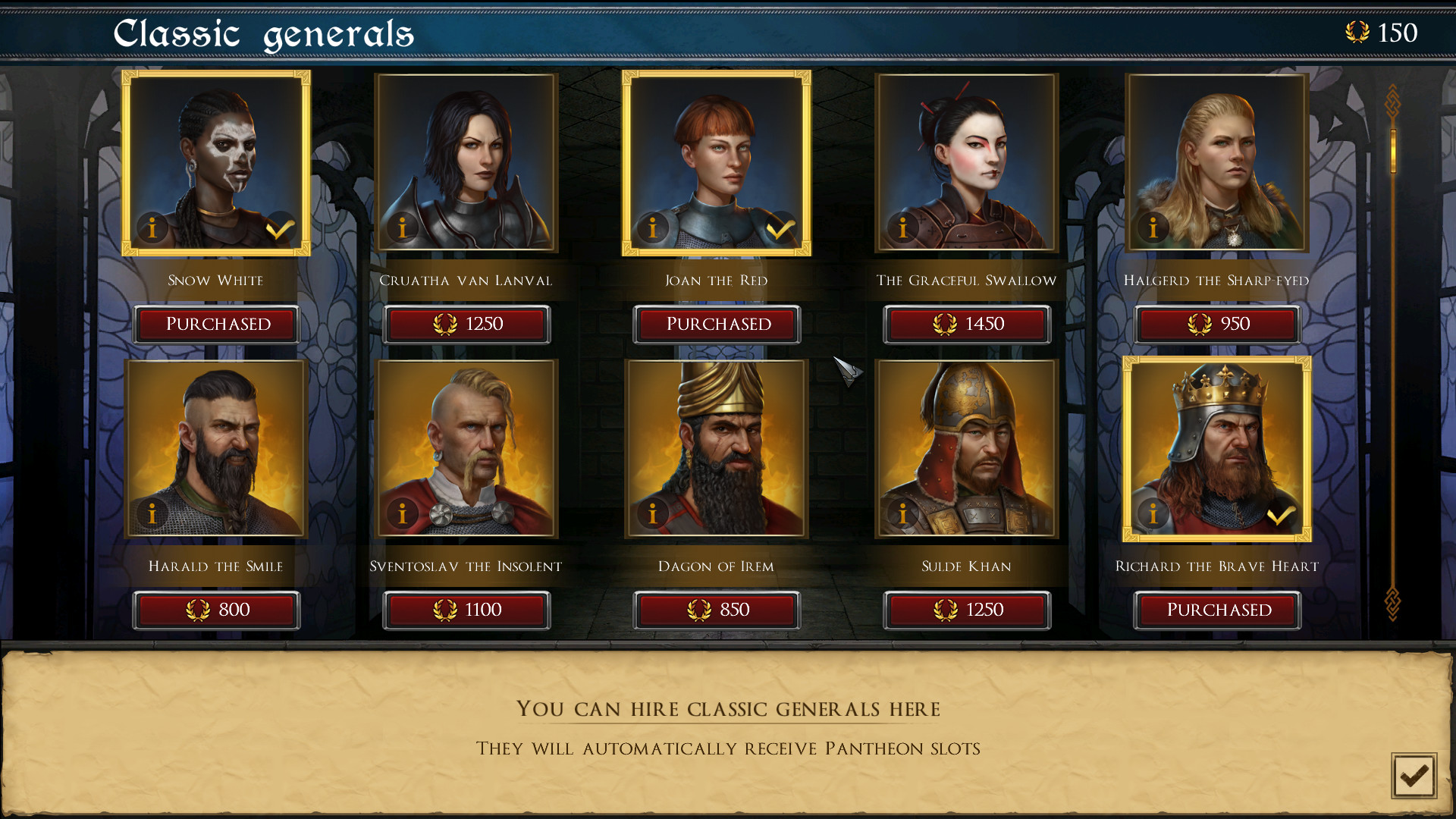Open Sventoslav the Insolent's info icon
Screen dimensions: 1456x819
(402, 513)
